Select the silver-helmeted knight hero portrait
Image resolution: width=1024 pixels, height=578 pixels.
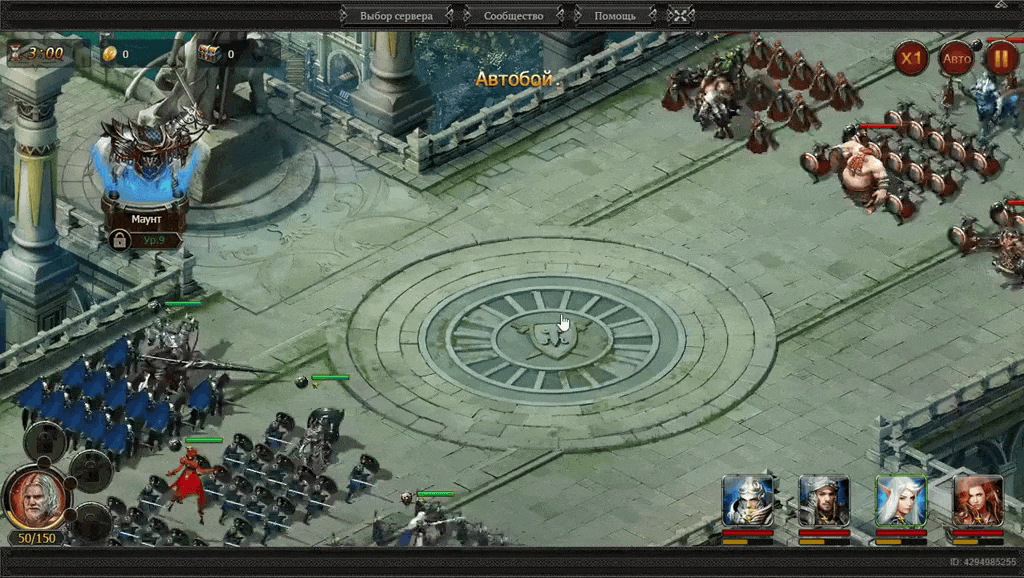click(x=746, y=502)
